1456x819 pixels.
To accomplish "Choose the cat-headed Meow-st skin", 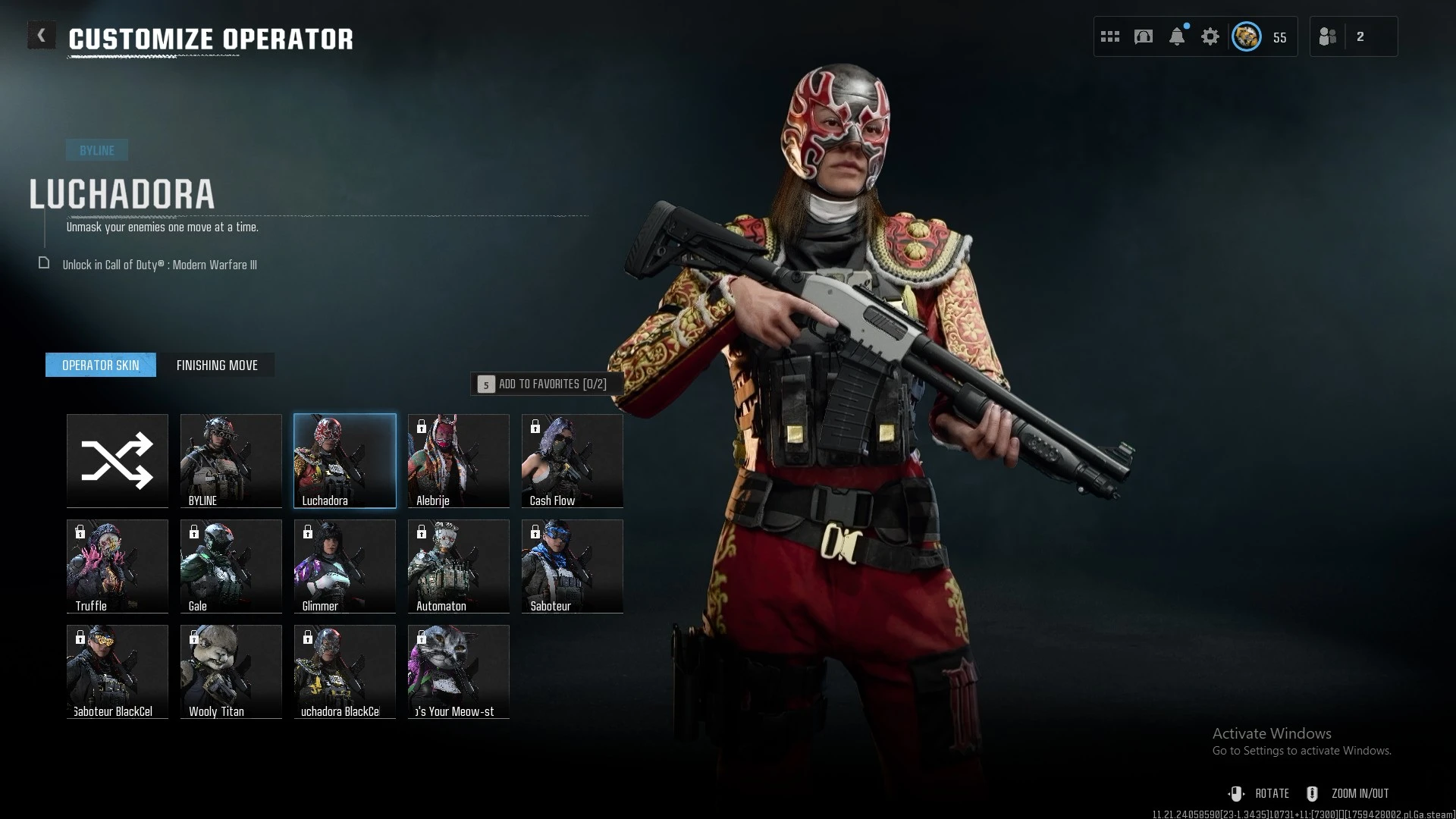I will pos(459,671).
